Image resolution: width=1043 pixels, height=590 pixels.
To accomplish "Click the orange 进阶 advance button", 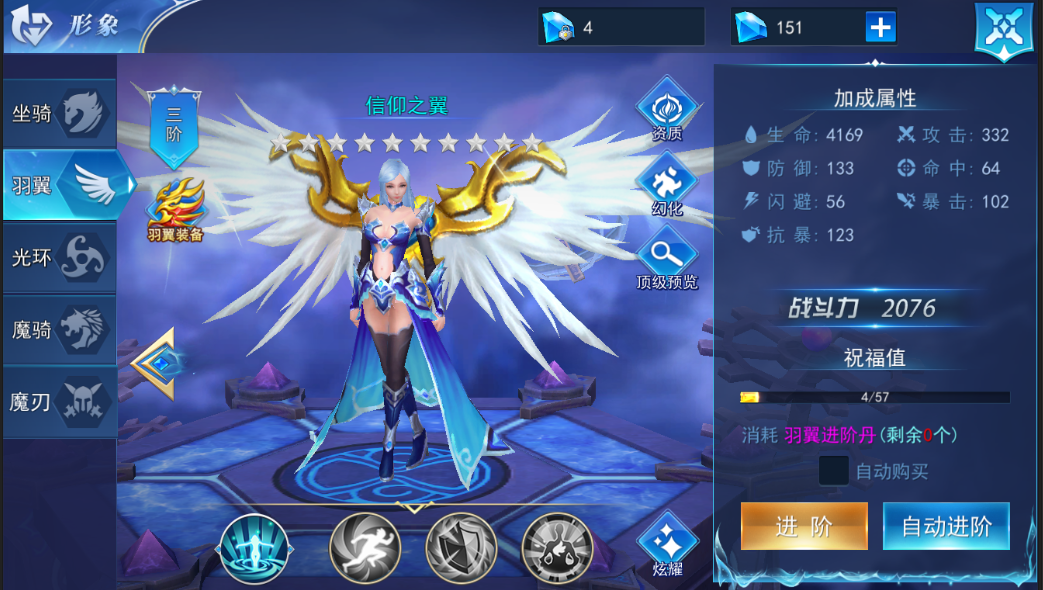I will pyautogui.click(x=804, y=526).
